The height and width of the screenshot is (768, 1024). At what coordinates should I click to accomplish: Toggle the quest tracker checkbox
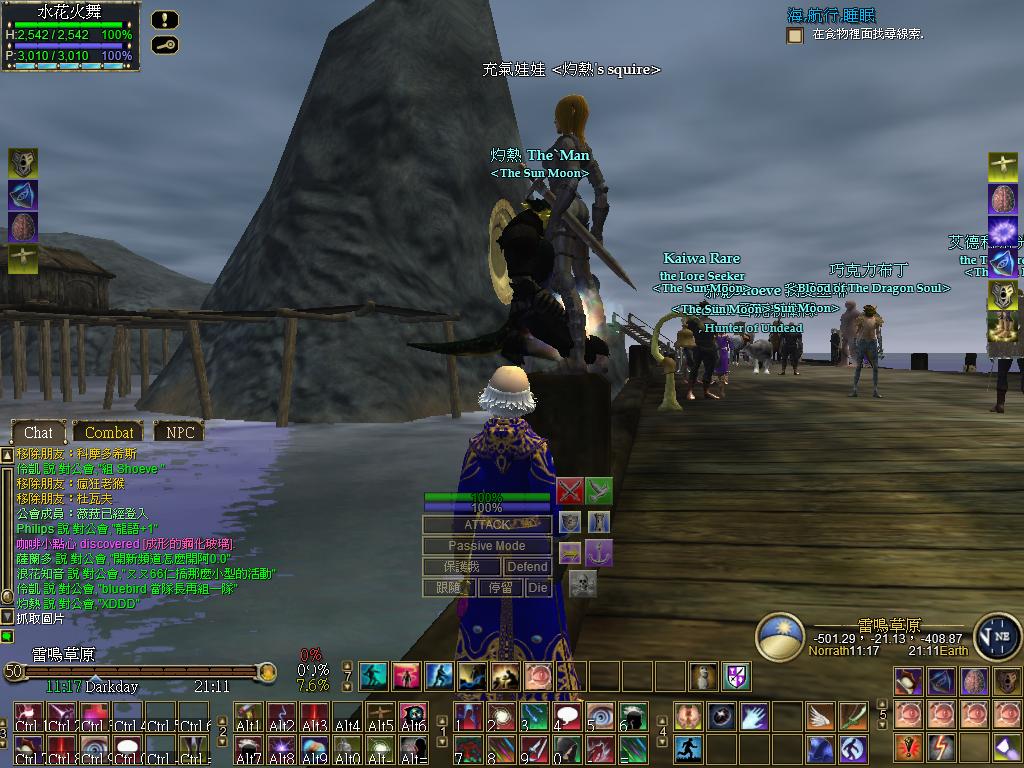click(795, 35)
